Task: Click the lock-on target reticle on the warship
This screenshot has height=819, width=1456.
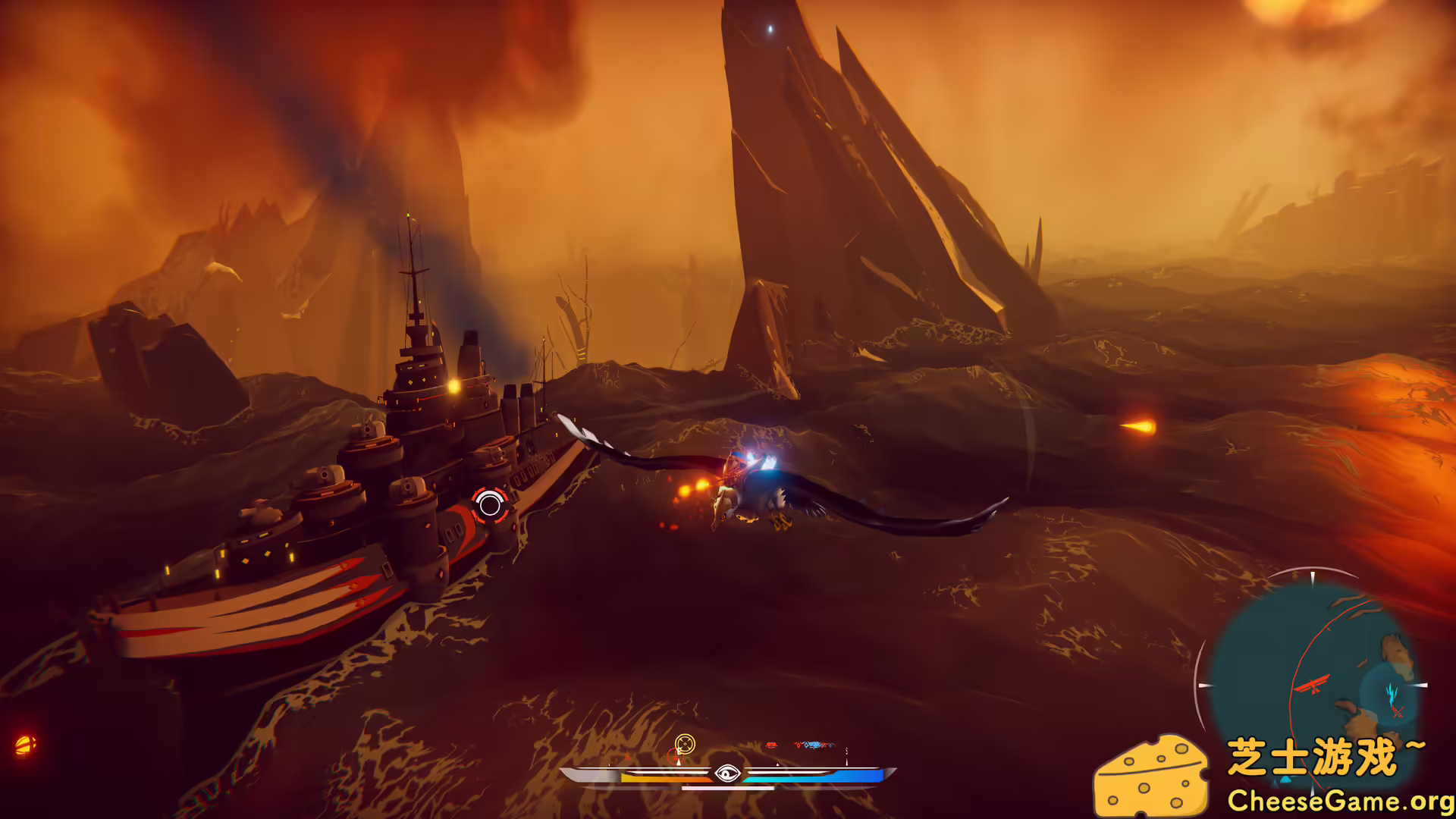Action: (490, 505)
